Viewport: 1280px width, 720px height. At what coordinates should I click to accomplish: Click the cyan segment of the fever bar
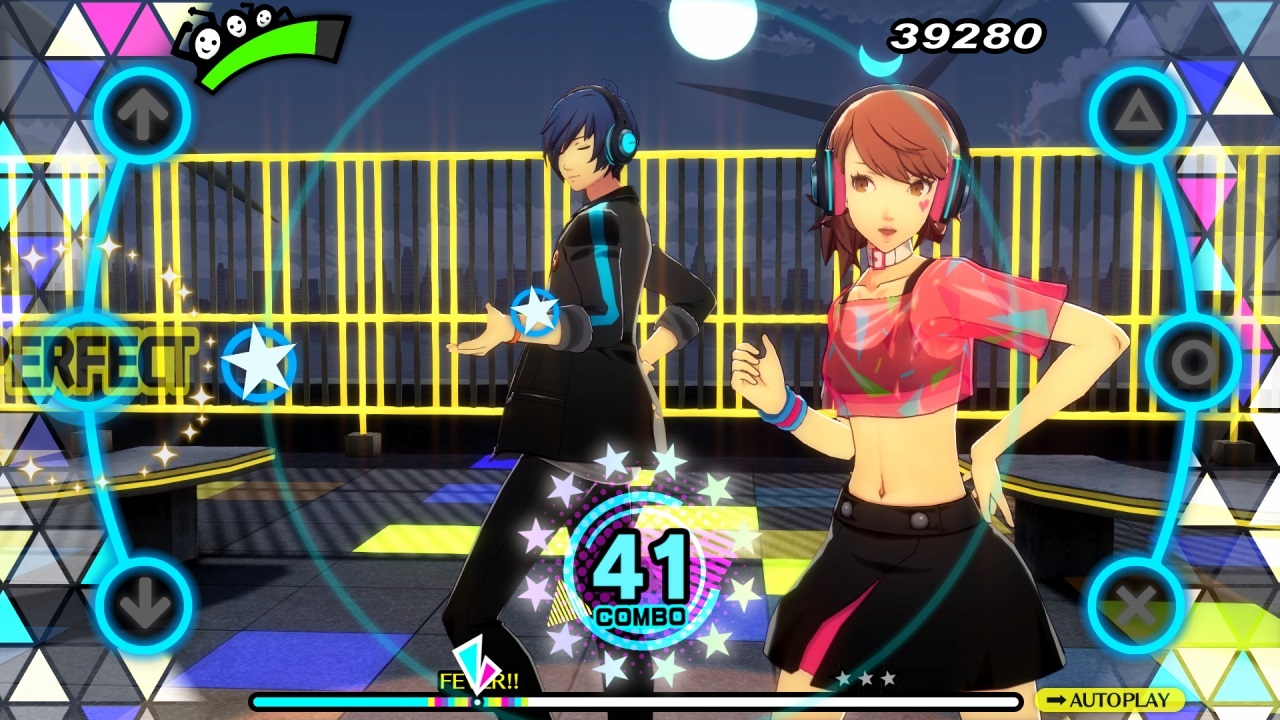click(x=340, y=700)
